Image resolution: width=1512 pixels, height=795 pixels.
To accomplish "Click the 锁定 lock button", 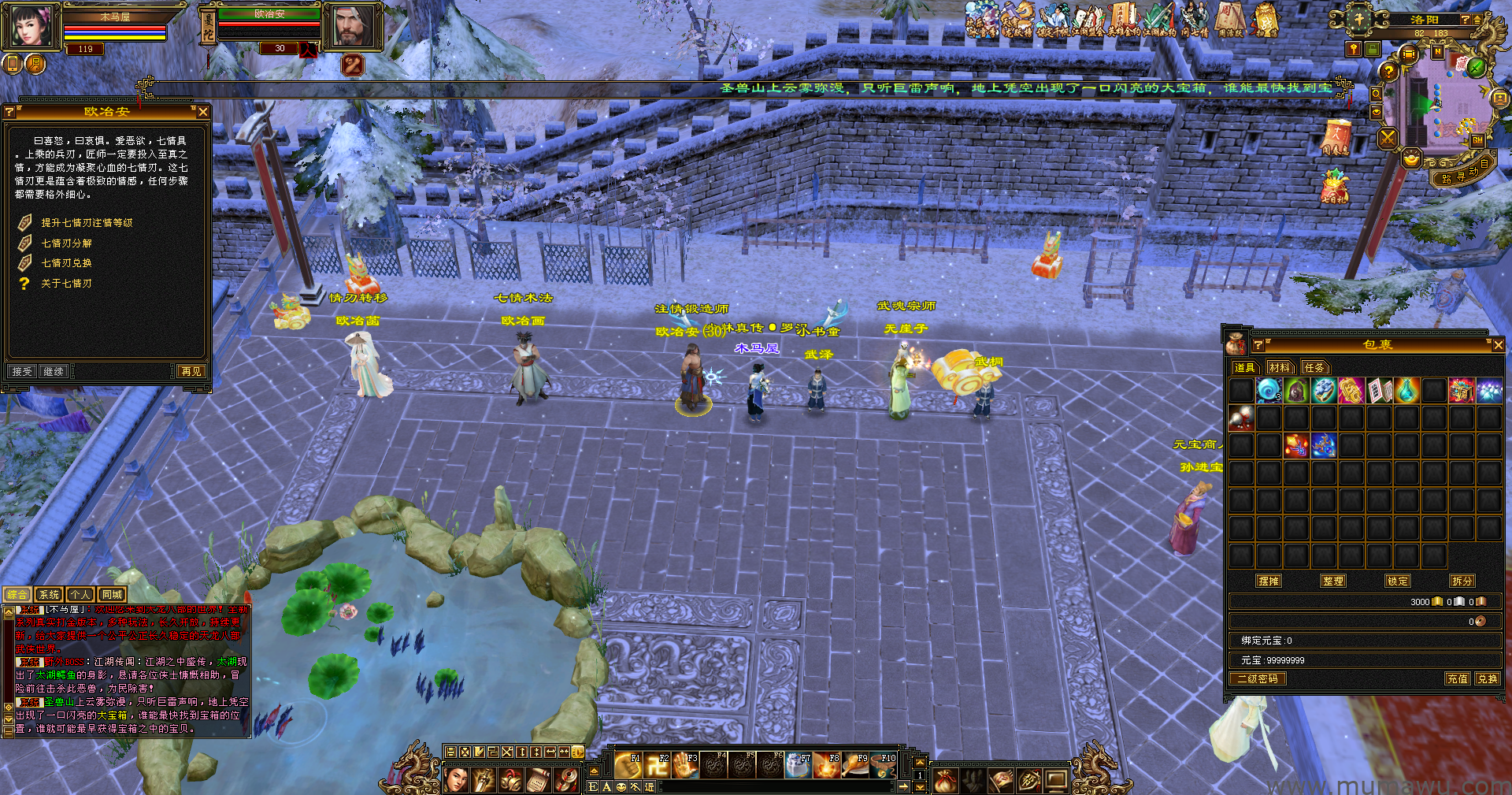I will coord(1398,581).
